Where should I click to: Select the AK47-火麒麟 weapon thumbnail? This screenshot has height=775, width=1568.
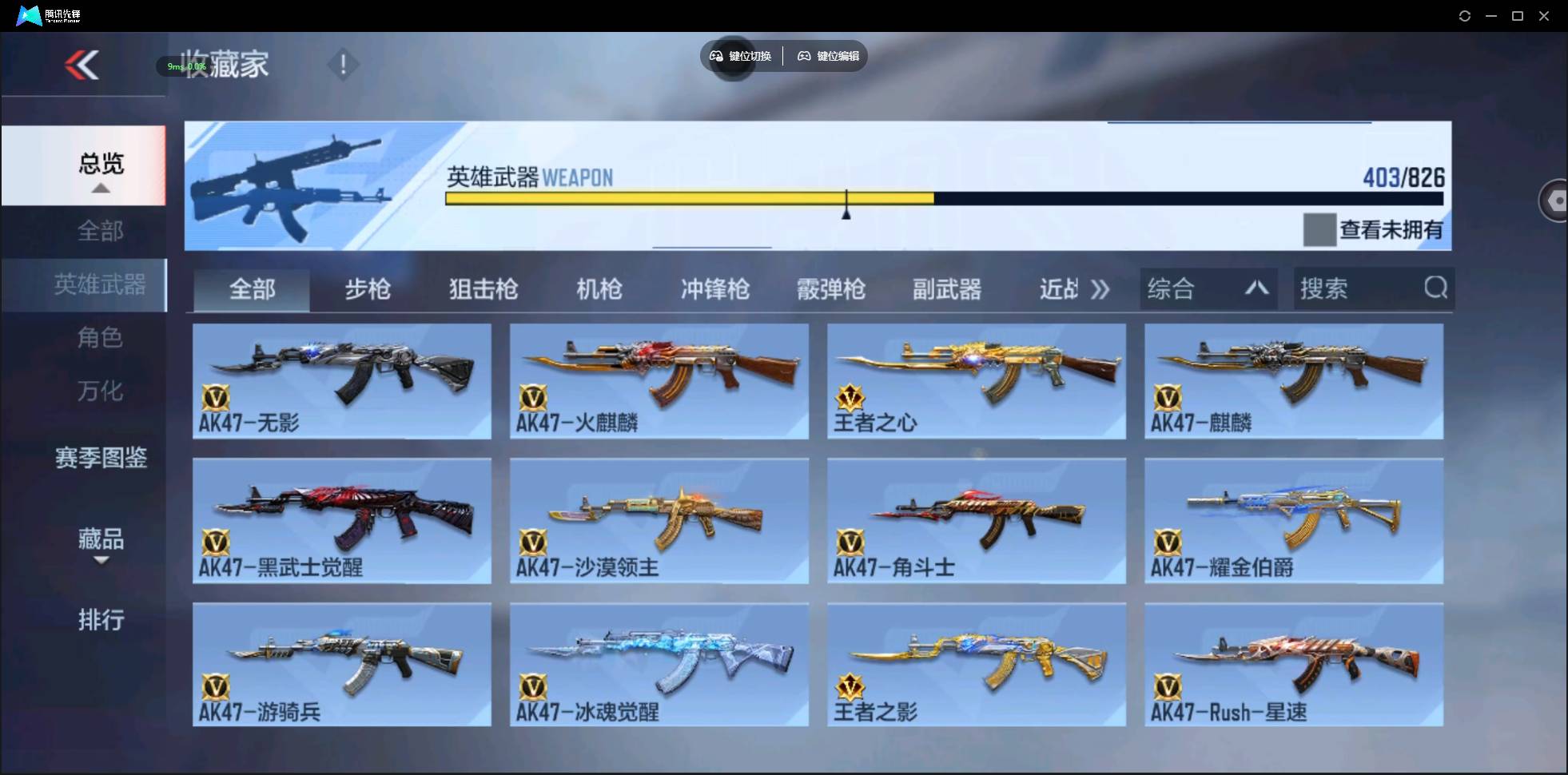pyautogui.click(x=659, y=376)
